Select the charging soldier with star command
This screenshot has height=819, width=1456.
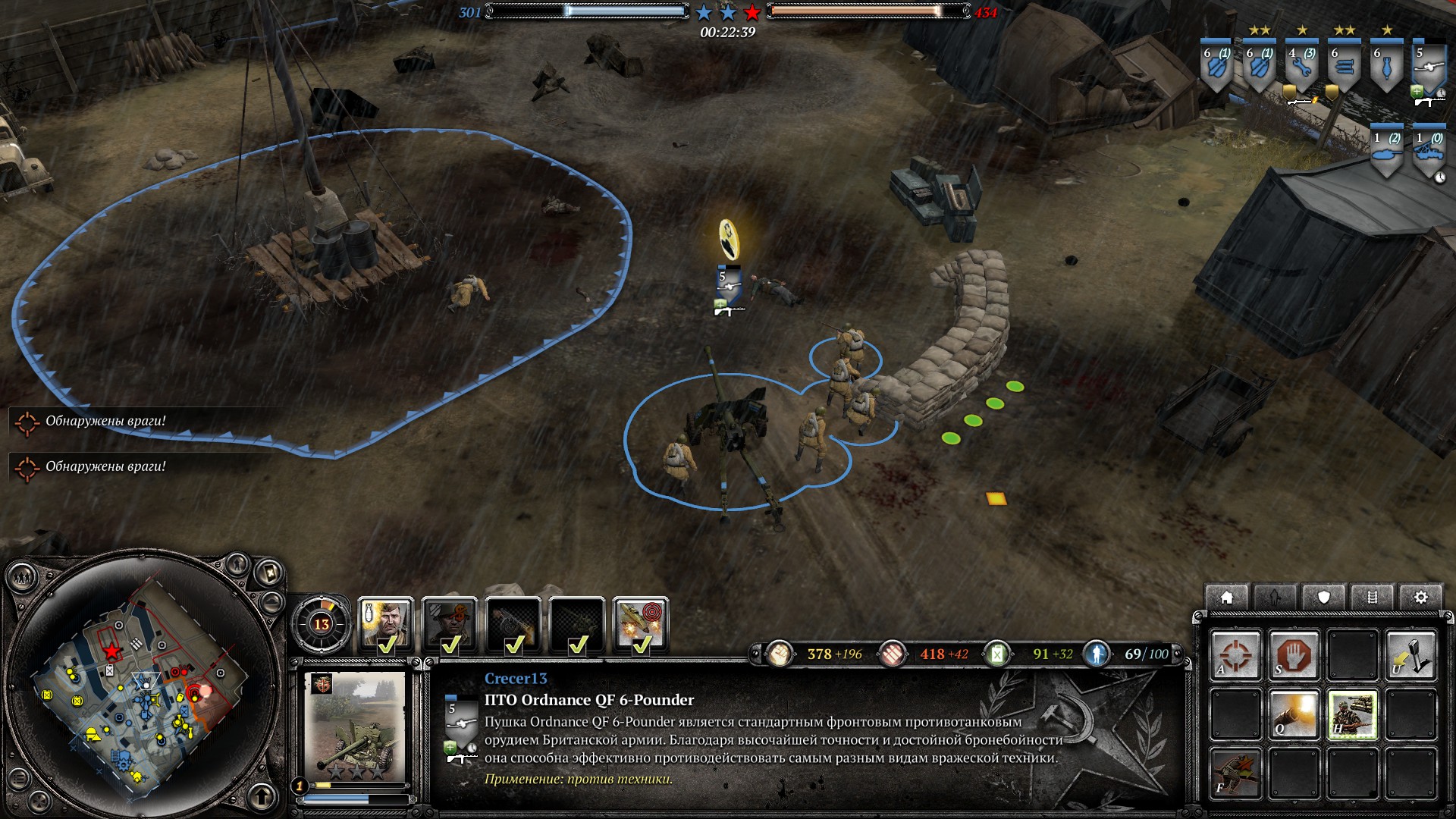coord(1235,772)
